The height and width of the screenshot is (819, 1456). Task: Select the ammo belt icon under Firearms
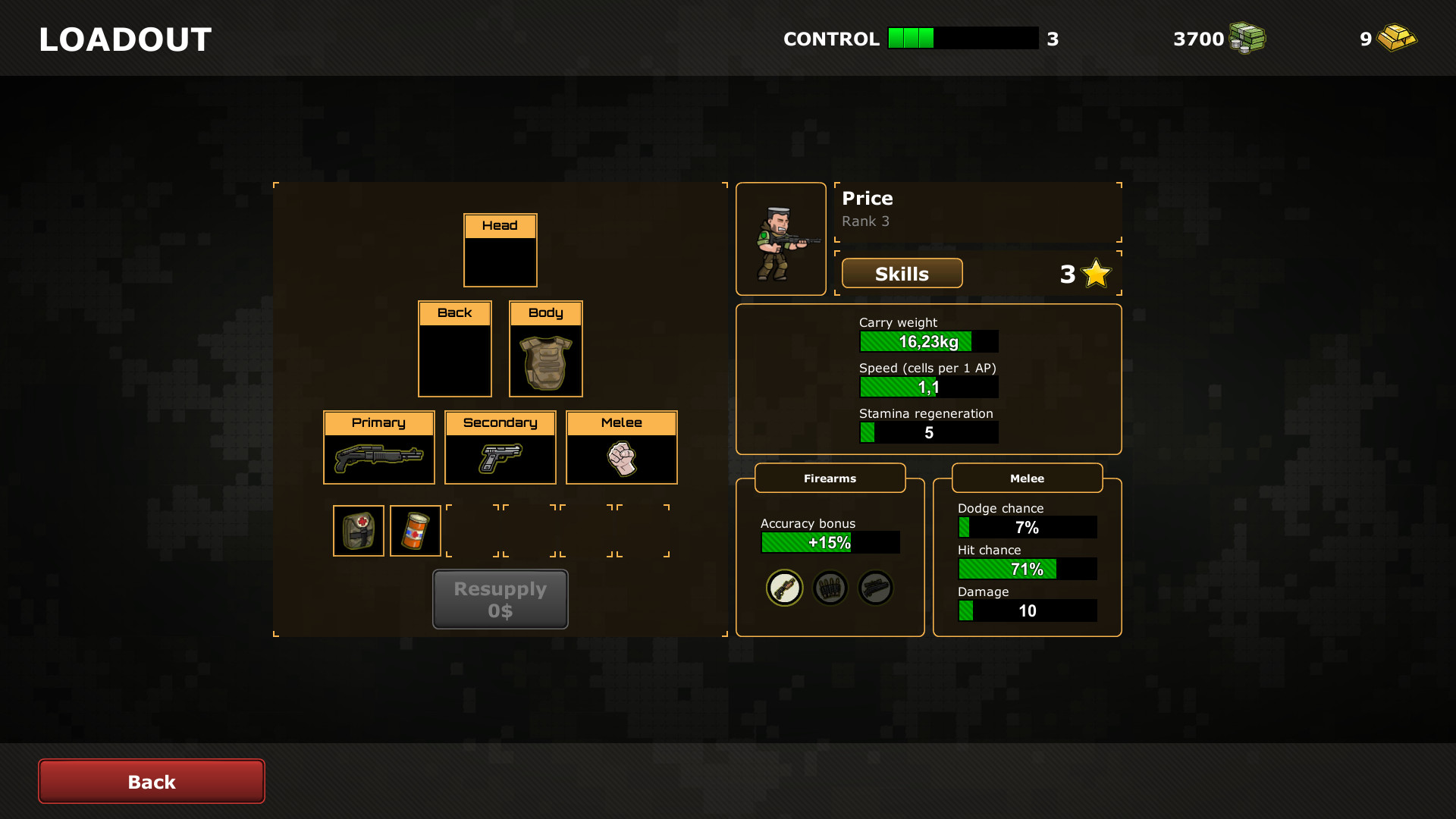tap(830, 588)
